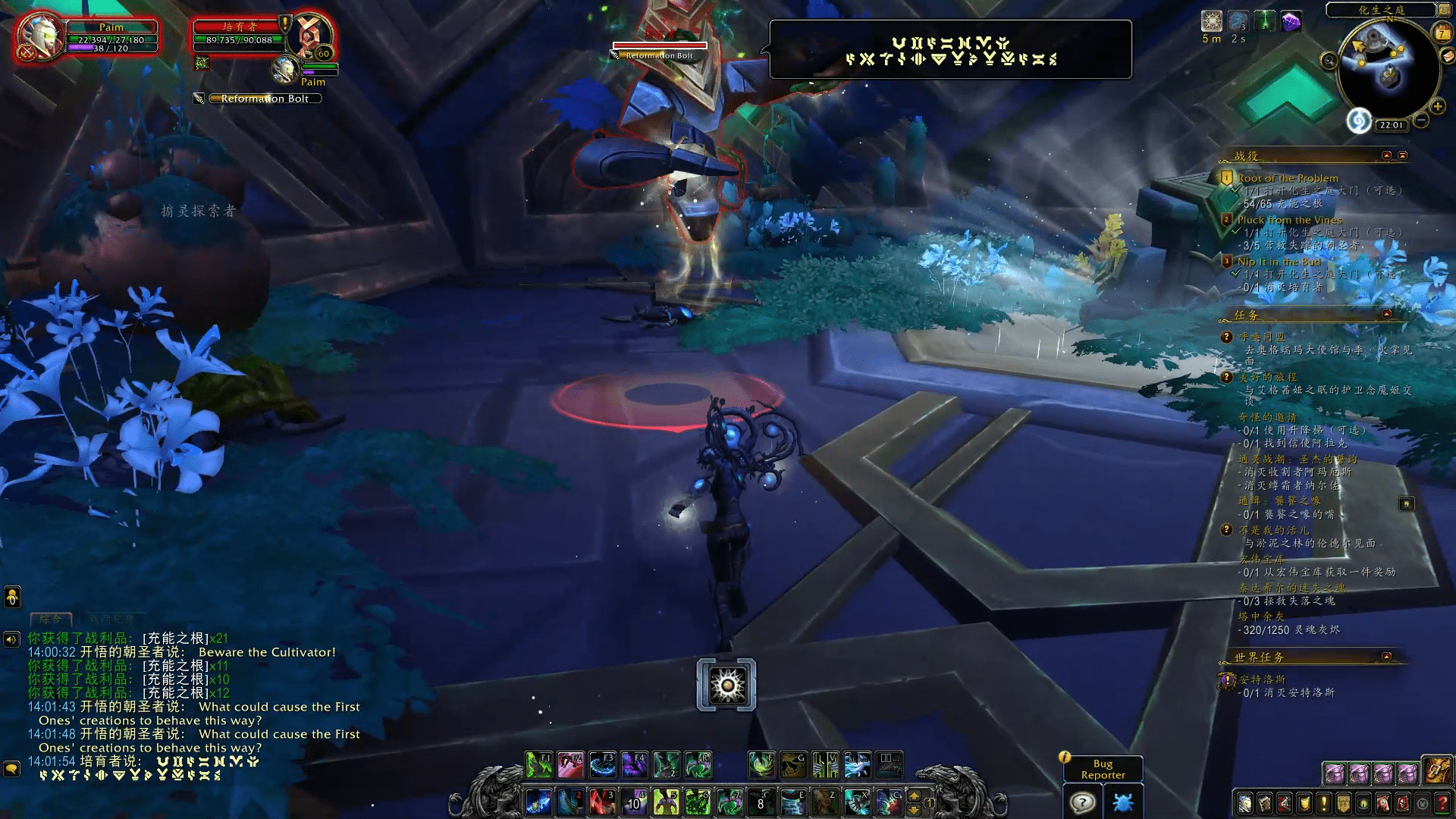The image size is (1456, 819).
Task: Select the target boss portrait
Action: [x=311, y=36]
